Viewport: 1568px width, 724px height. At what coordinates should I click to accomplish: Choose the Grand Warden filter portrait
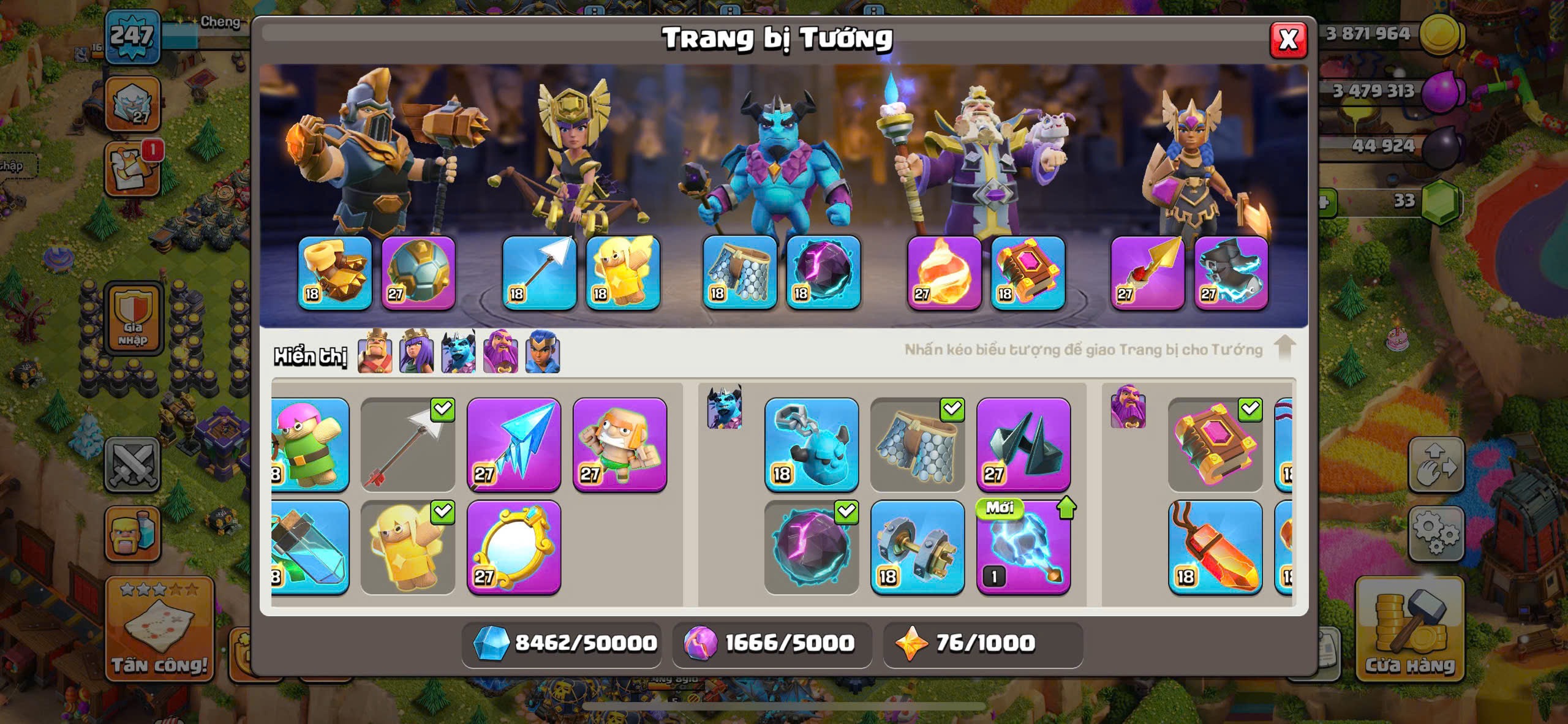pyautogui.click(x=500, y=352)
